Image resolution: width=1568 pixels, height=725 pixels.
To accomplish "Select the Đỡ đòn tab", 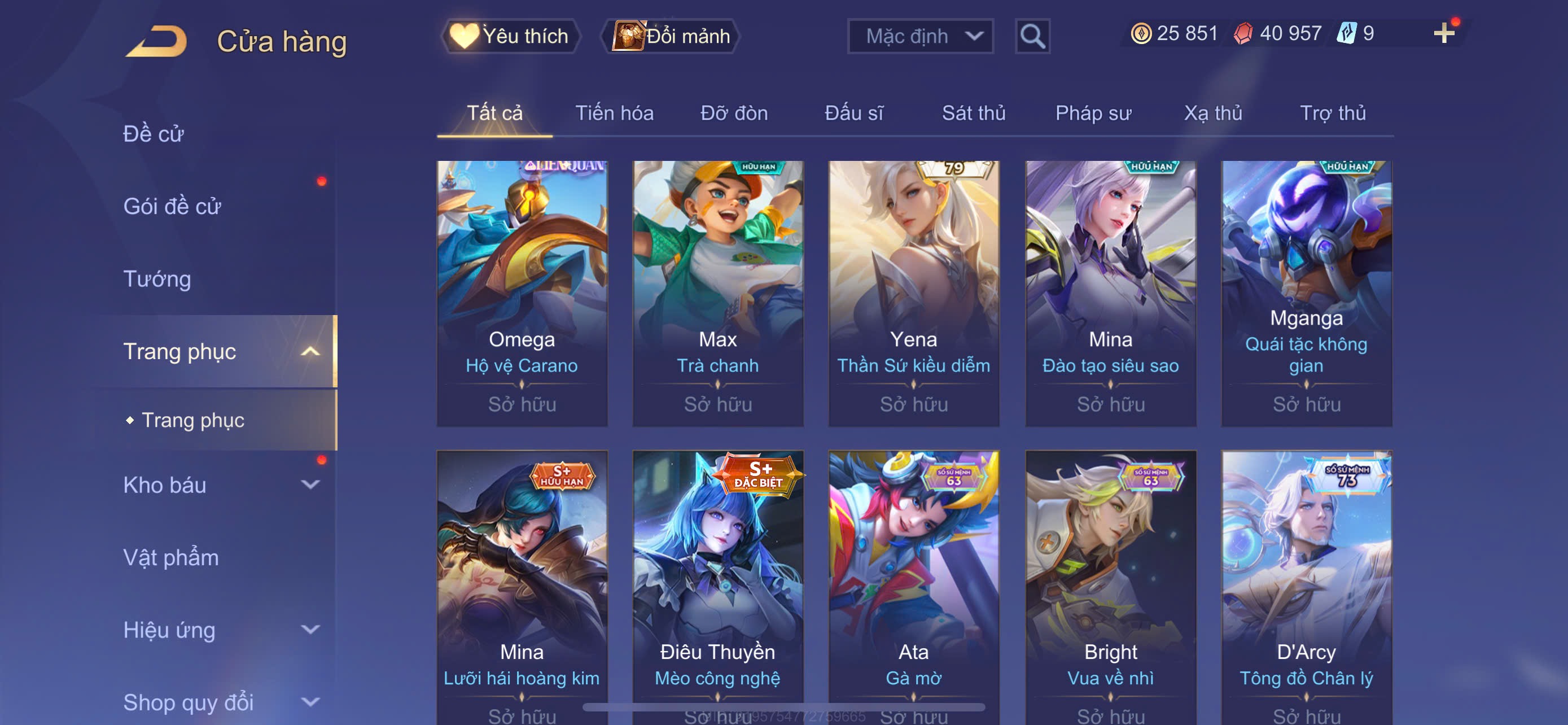I will [733, 113].
